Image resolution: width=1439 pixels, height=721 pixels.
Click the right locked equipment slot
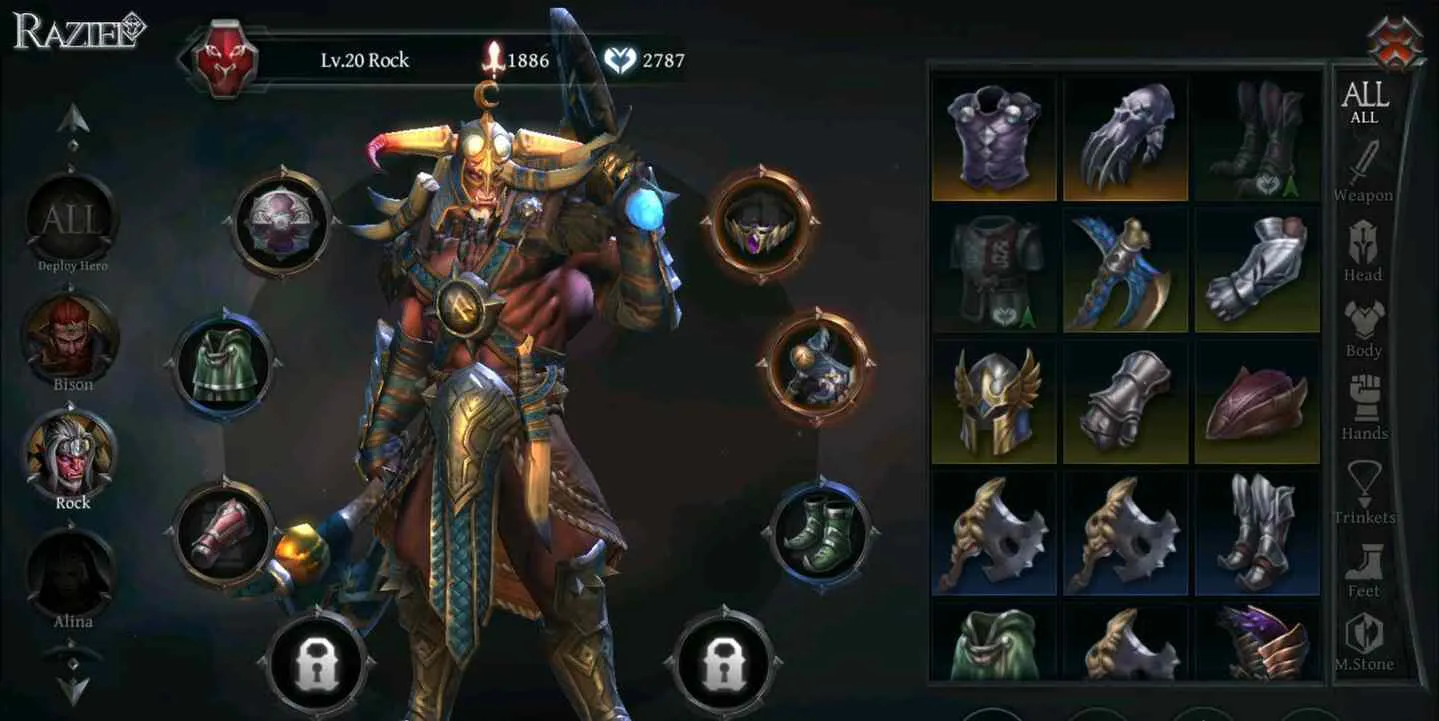click(723, 662)
